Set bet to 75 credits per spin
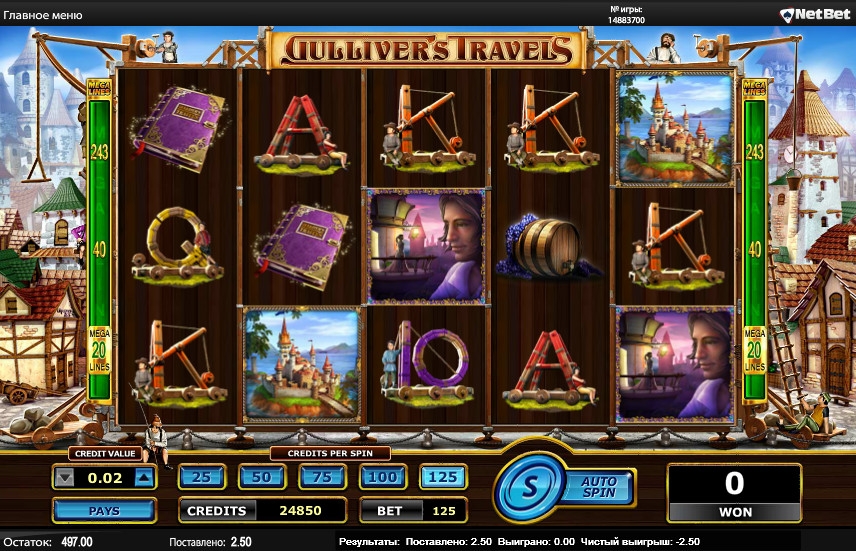 tap(322, 477)
